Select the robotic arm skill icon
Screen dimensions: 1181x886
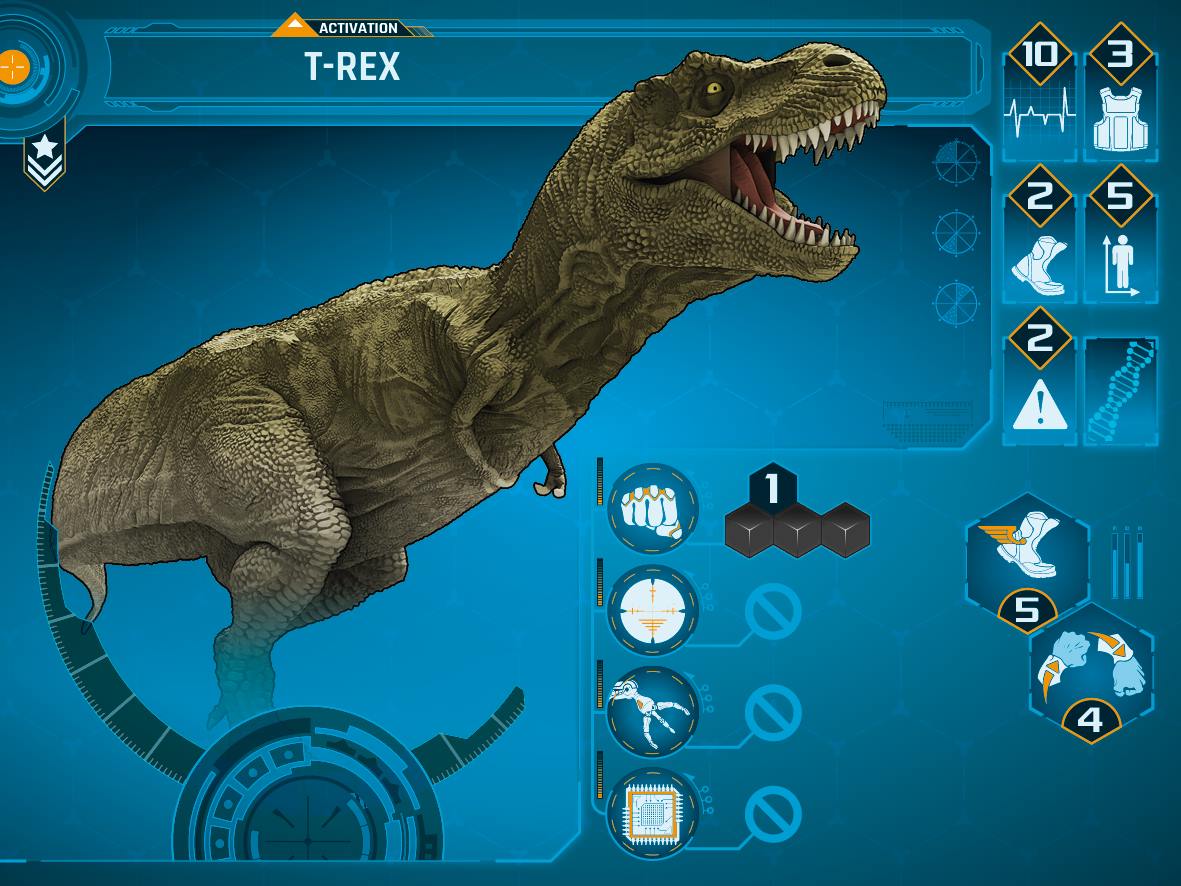(652, 711)
